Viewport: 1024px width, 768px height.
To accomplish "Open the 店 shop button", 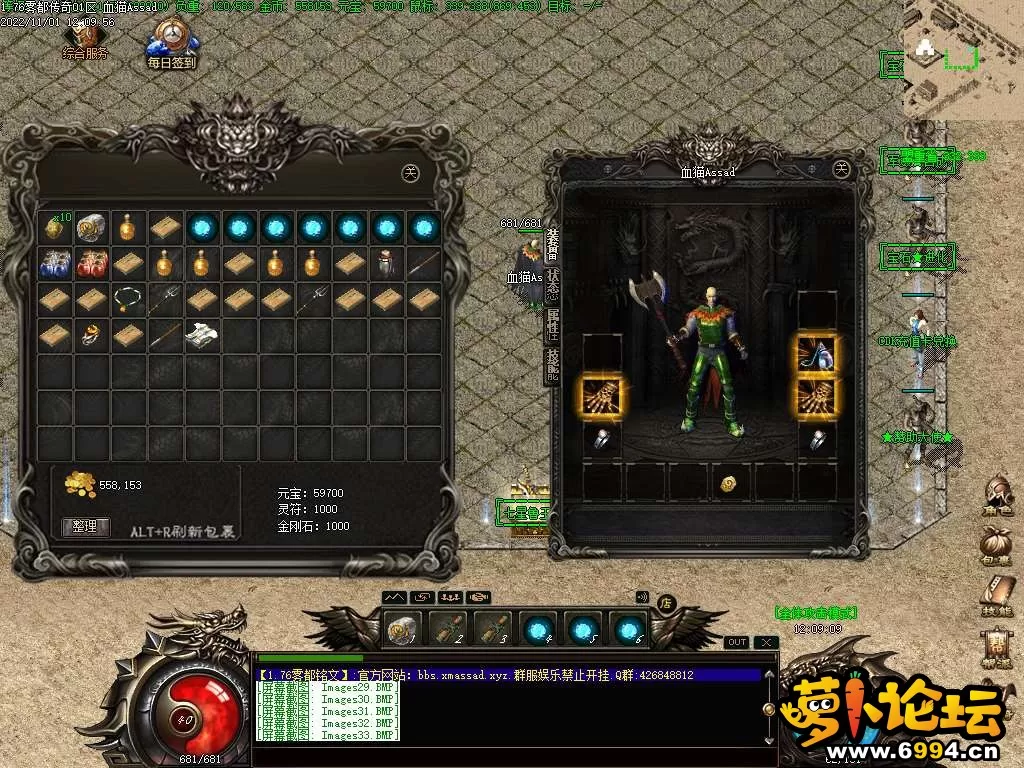I will click(x=667, y=602).
